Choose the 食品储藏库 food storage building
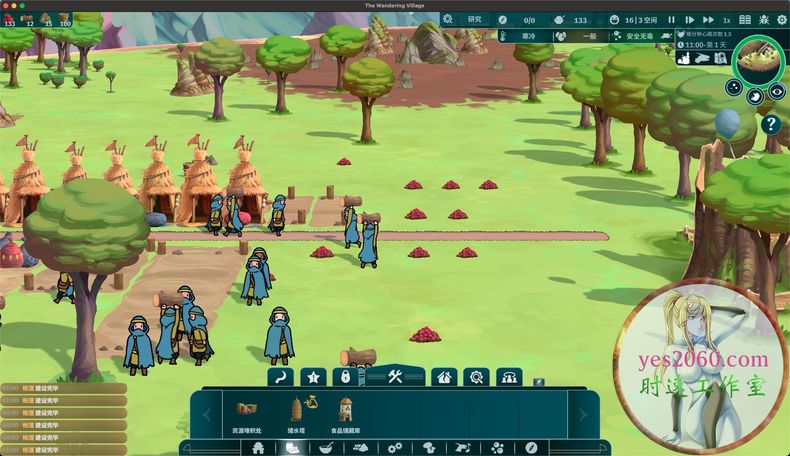Image resolution: width=790 pixels, height=456 pixels. [x=345, y=413]
